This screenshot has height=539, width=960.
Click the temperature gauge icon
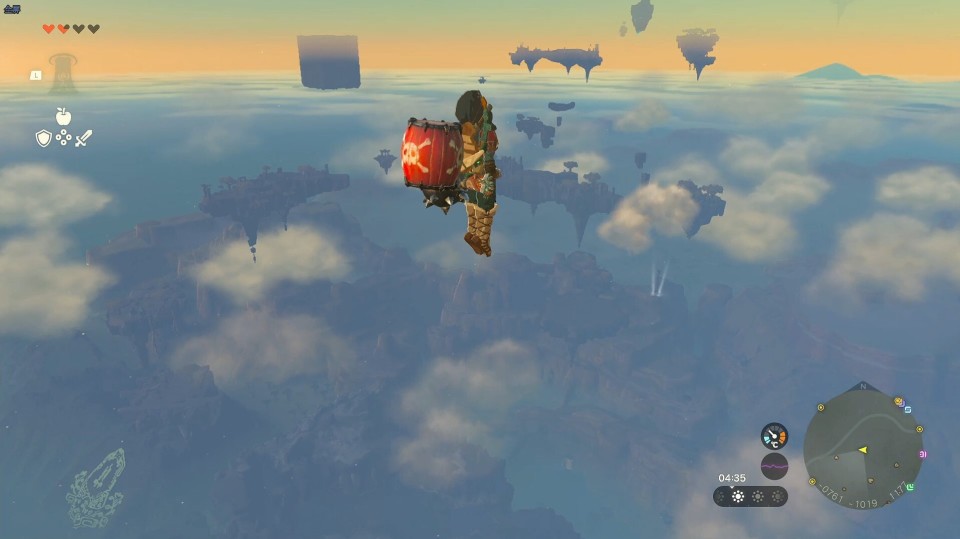point(774,436)
